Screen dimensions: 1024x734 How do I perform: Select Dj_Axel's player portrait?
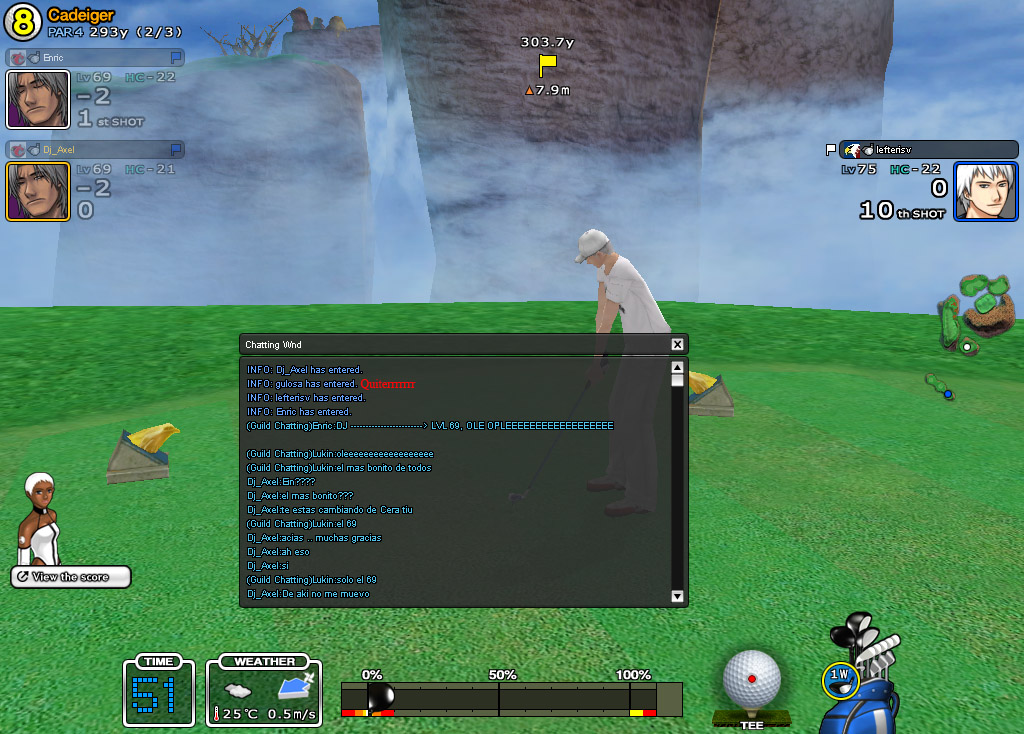coord(38,191)
